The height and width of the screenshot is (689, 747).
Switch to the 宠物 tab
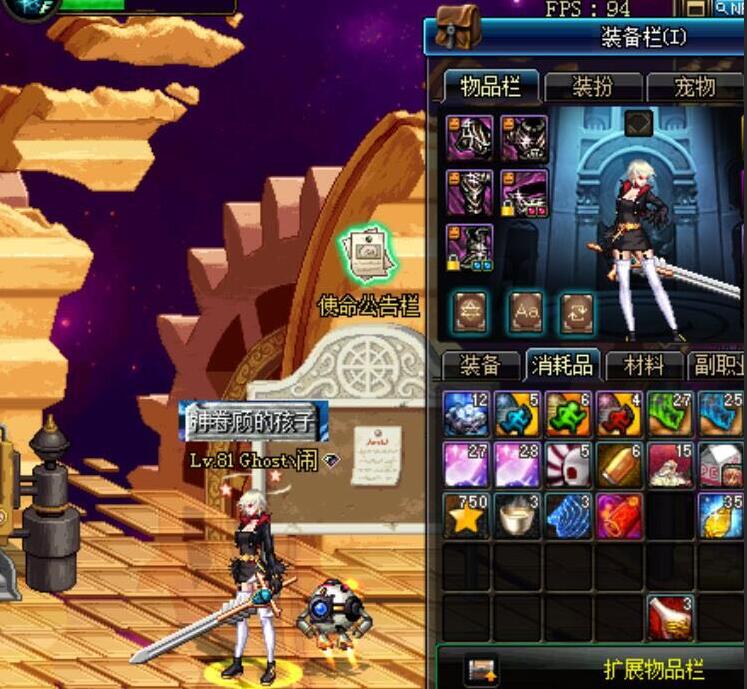pos(694,87)
